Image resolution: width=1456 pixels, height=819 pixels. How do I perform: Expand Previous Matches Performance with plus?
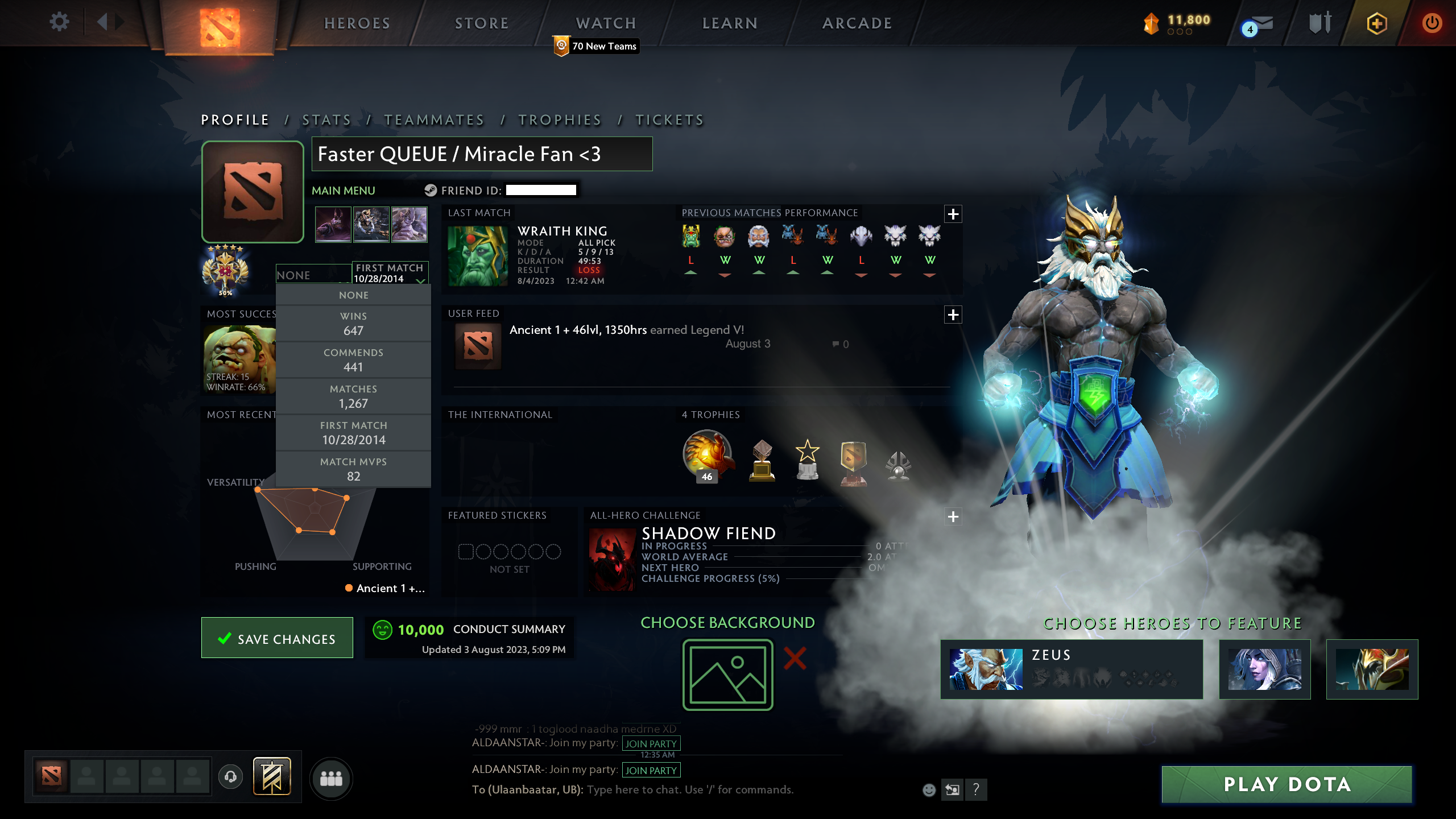tap(953, 214)
